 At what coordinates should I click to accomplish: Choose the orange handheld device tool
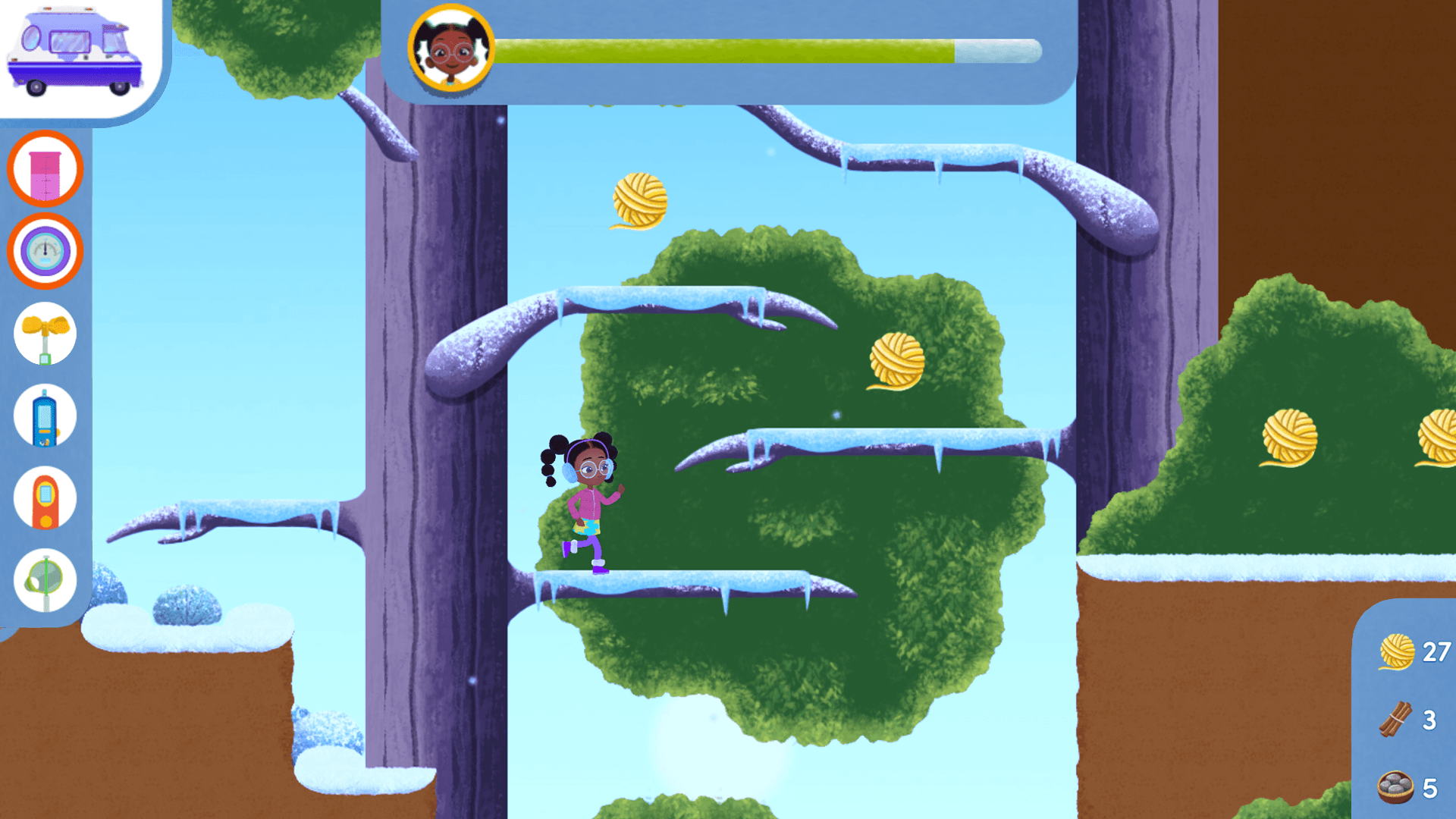coord(45,499)
